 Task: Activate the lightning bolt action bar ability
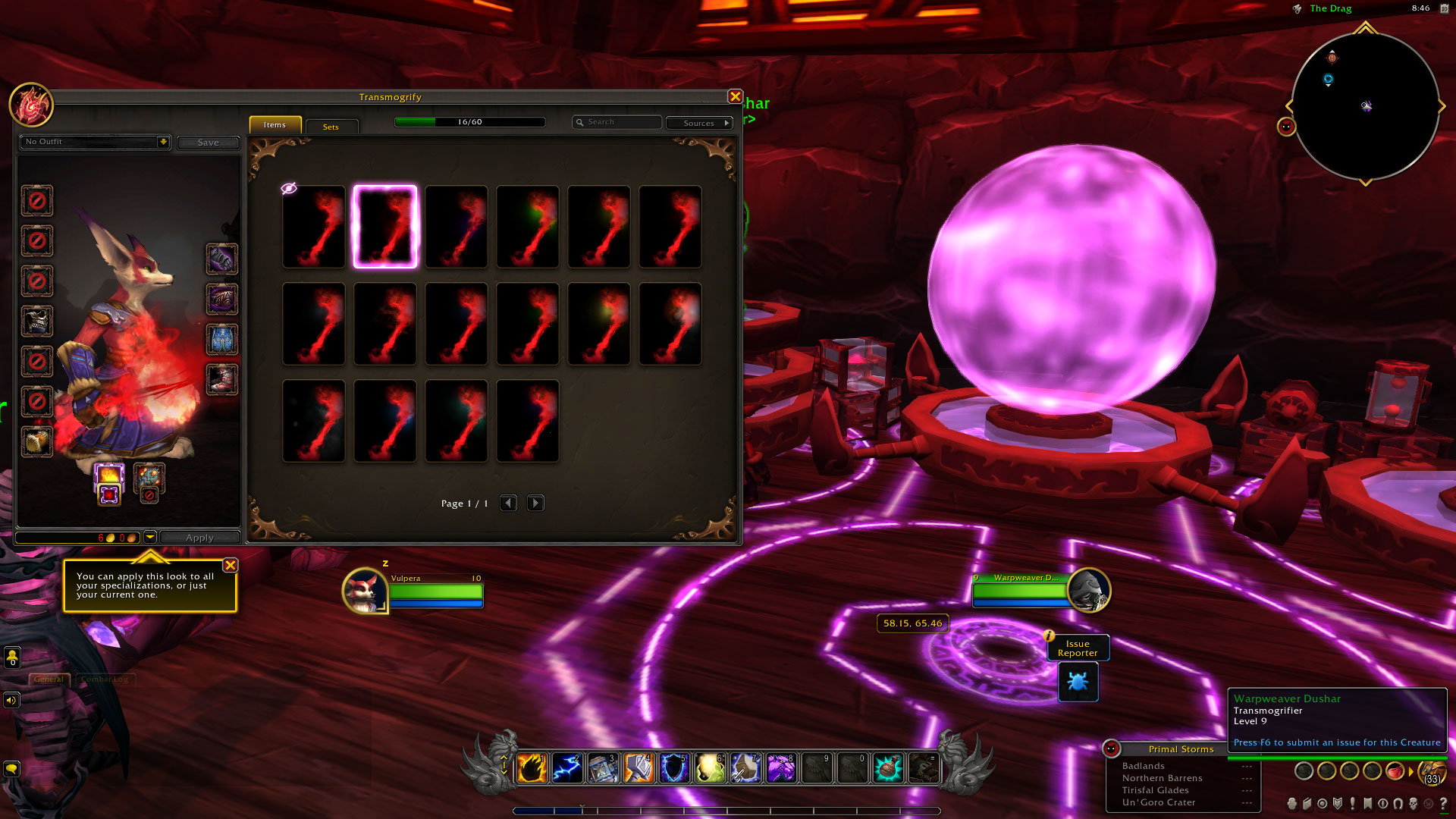[x=567, y=768]
